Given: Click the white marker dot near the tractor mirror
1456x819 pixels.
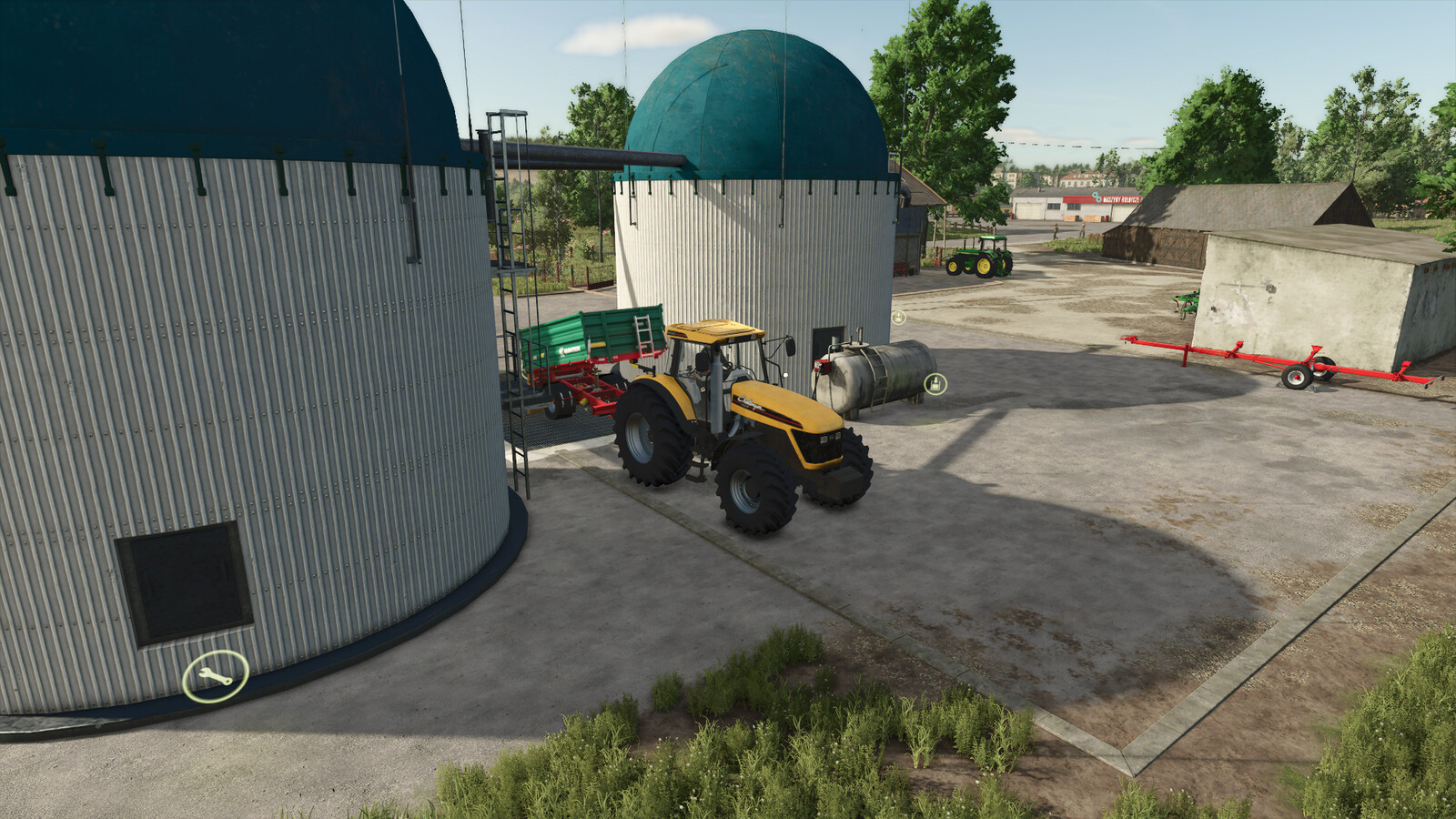Looking at the screenshot, I should pos(785,374).
